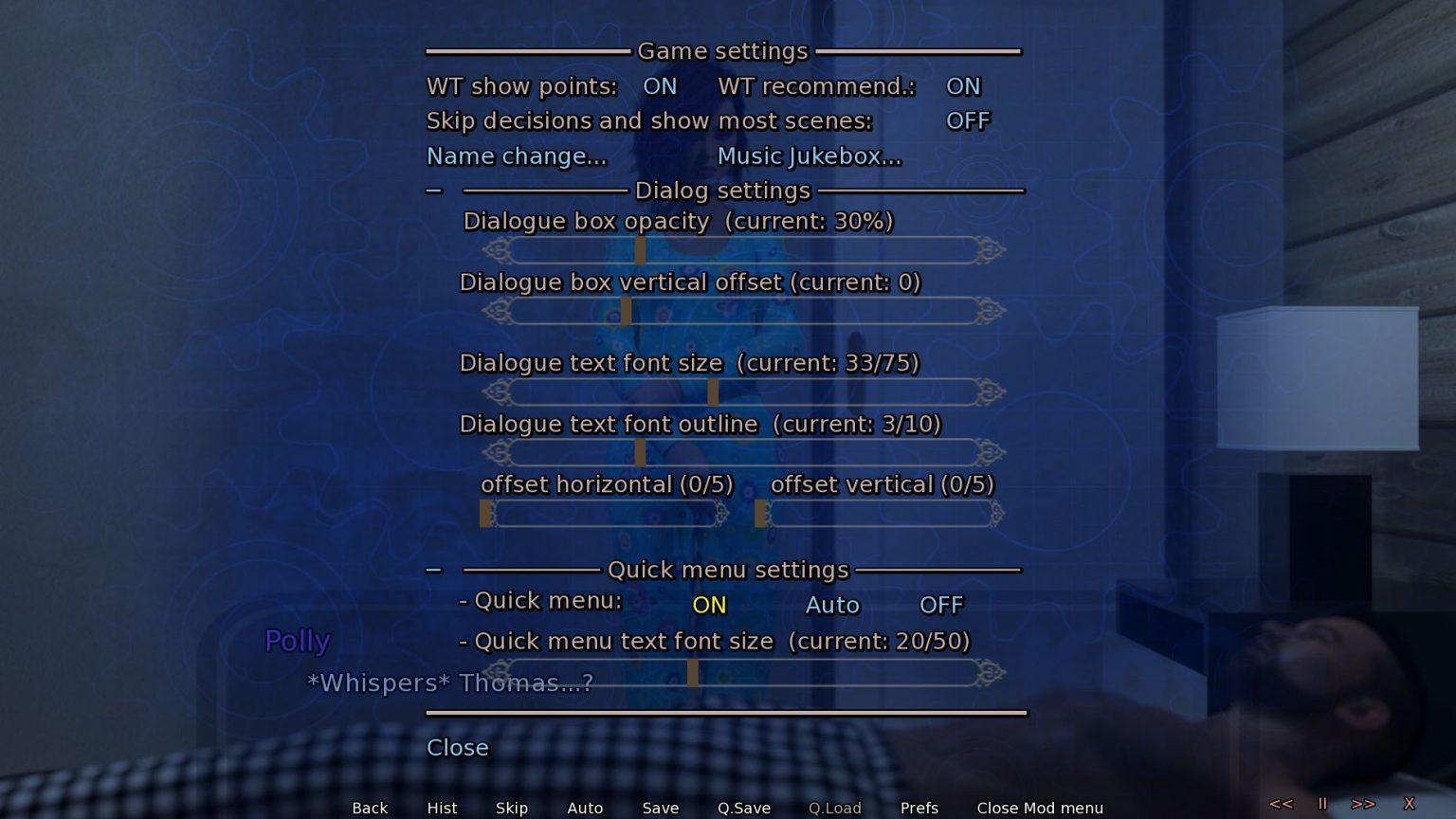This screenshot has width=1456, height=819.
Task: Choose Close Mod menu in the bottom bar
Action: [1040, 808]
